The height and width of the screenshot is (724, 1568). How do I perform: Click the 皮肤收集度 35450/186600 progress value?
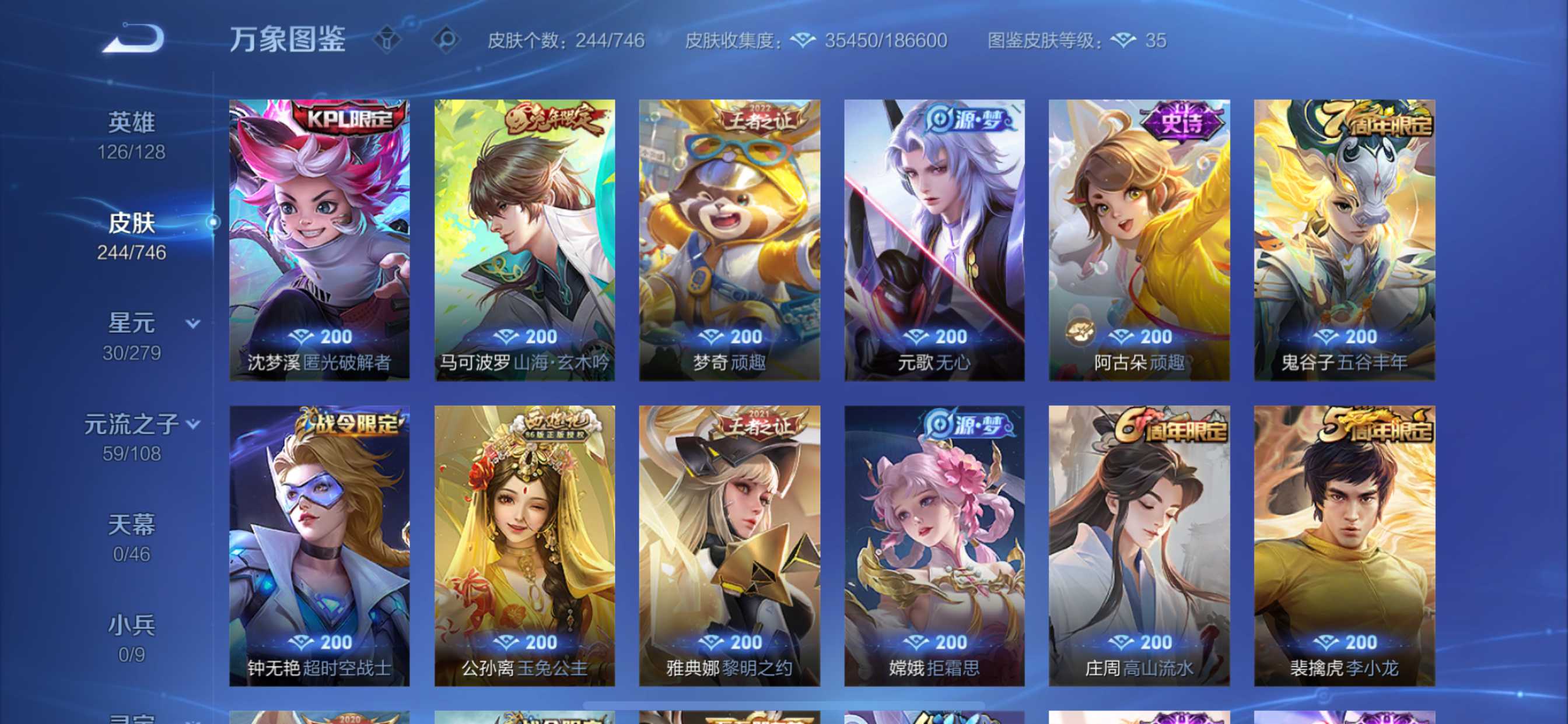(884, 40)
